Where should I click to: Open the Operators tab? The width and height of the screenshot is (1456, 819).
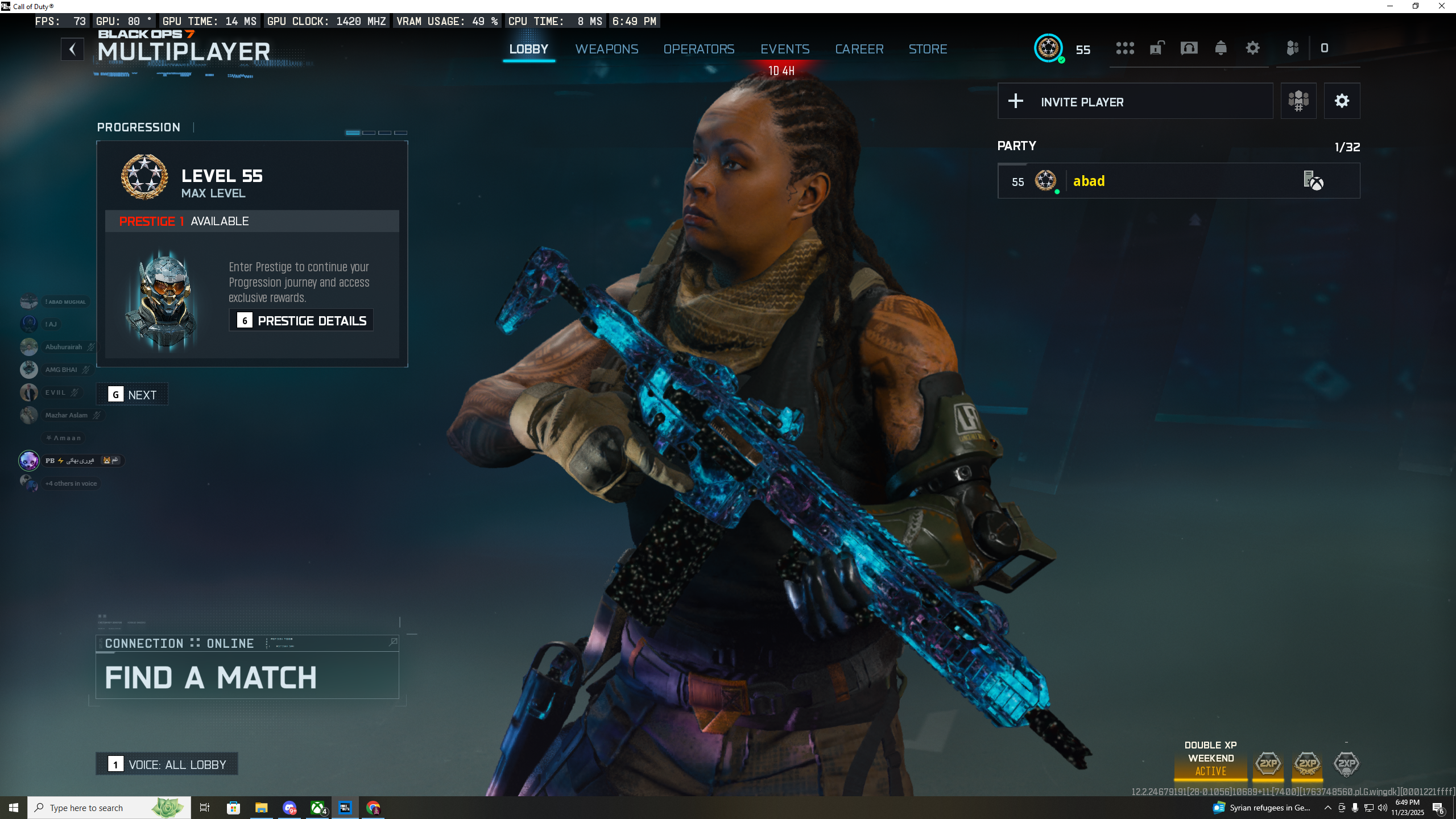pos(698,49)
